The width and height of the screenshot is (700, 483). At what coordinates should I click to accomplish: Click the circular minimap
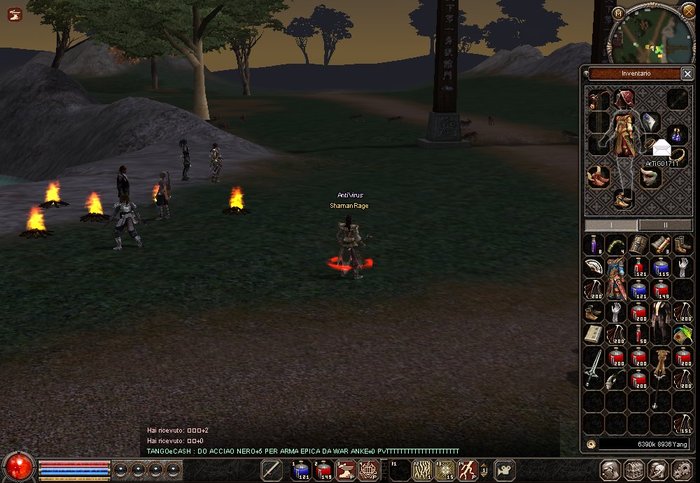coord(650,35)
